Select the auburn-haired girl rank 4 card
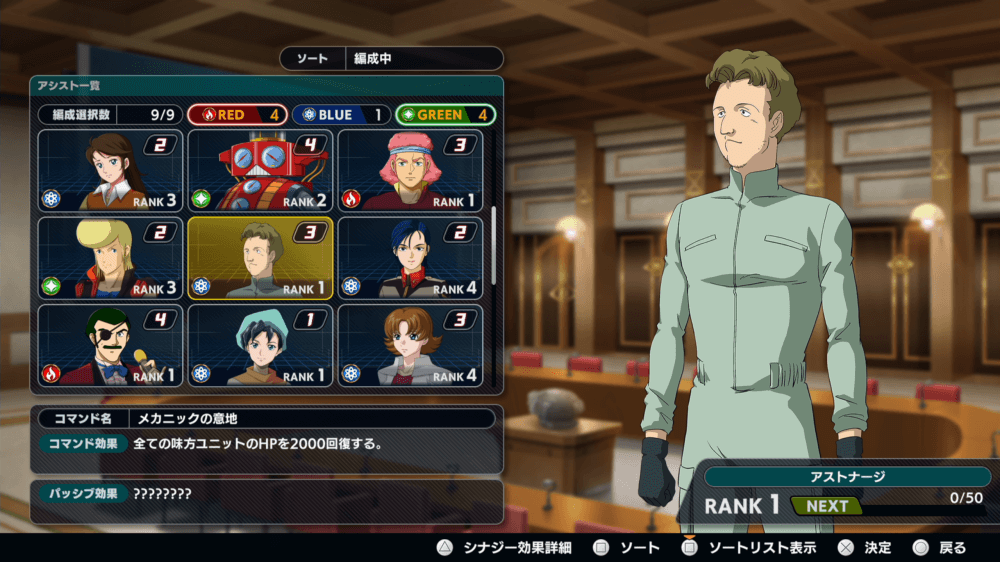Screen dimensions: 1000x562 pyautogui.click(x=411, y=345)
